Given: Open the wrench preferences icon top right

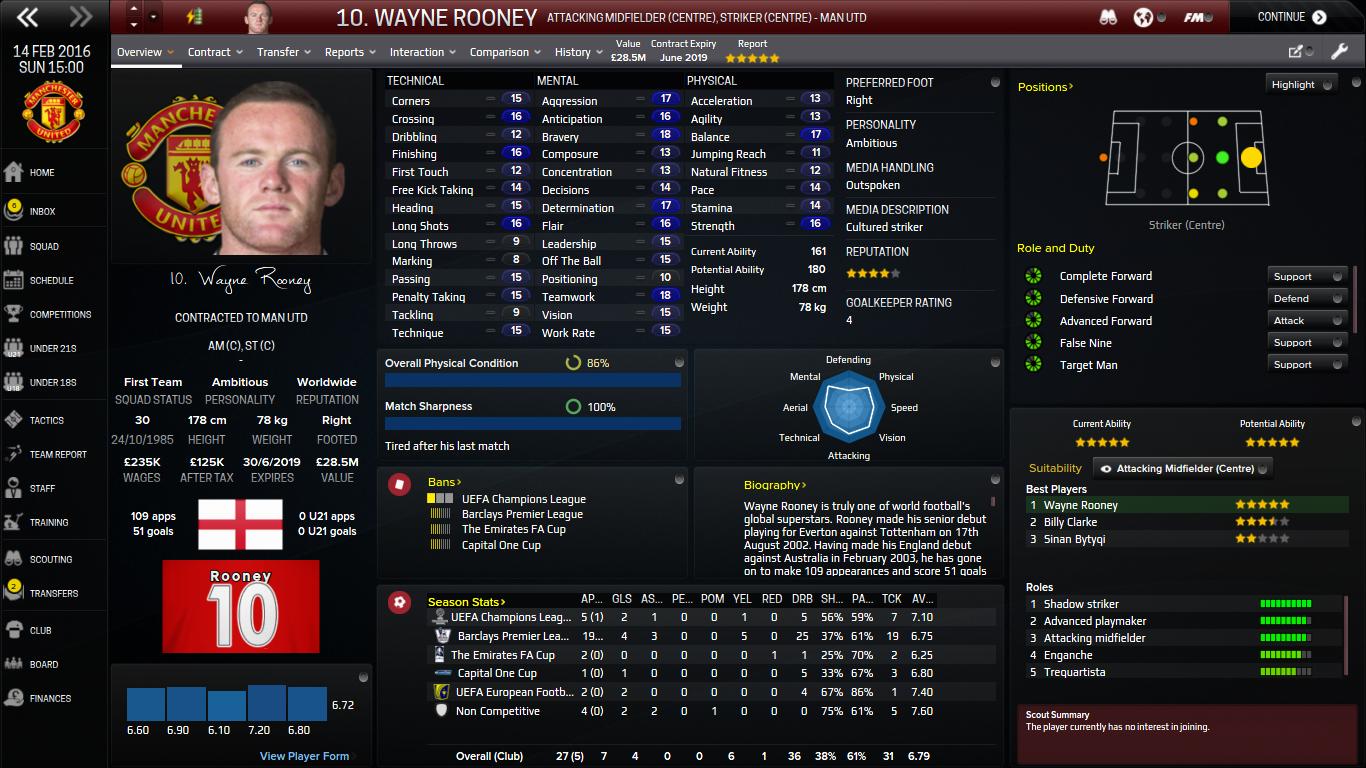Looking at the screenshot, I should point(1340,49).
